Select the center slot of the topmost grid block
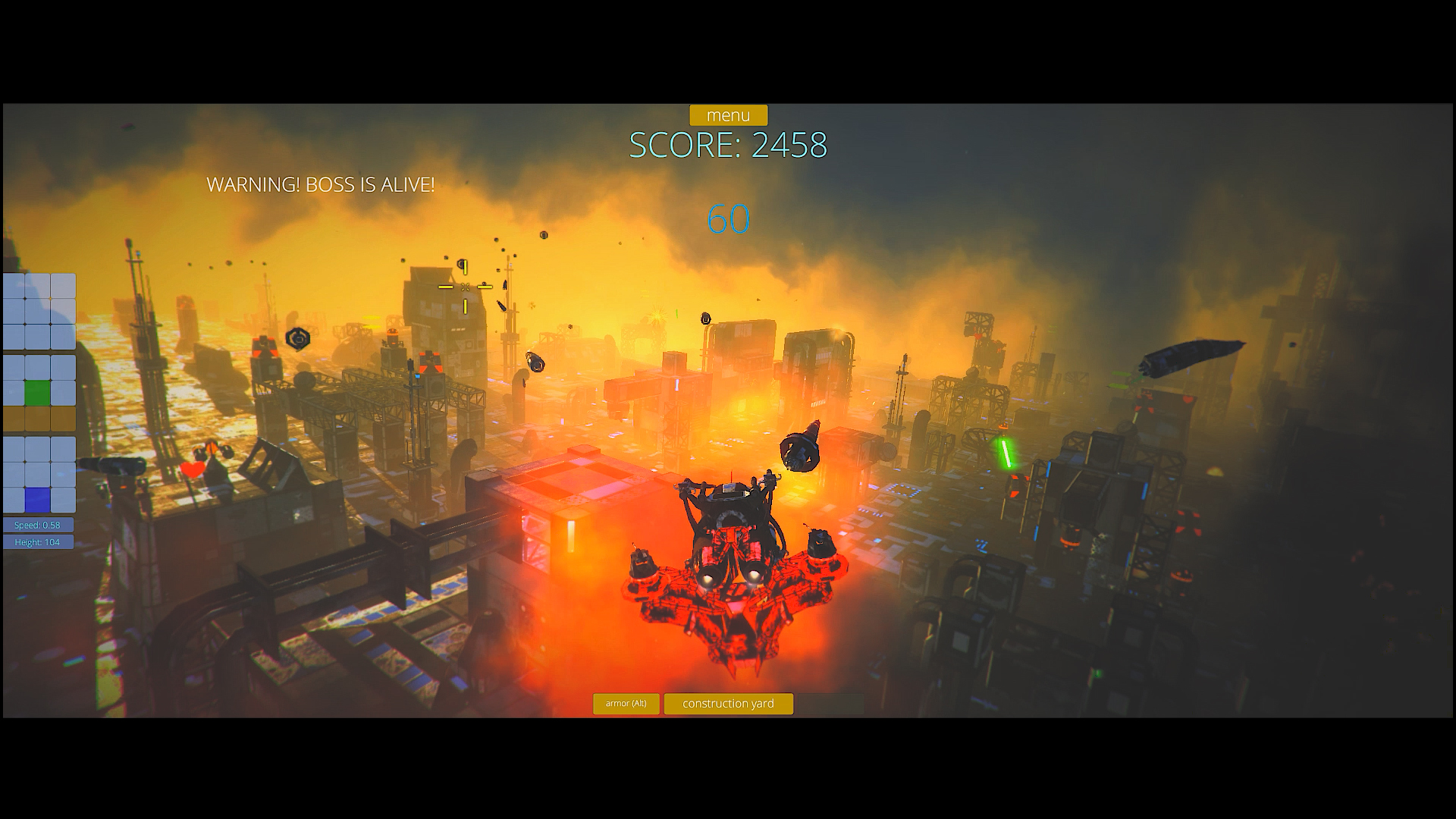 (38, 311)
